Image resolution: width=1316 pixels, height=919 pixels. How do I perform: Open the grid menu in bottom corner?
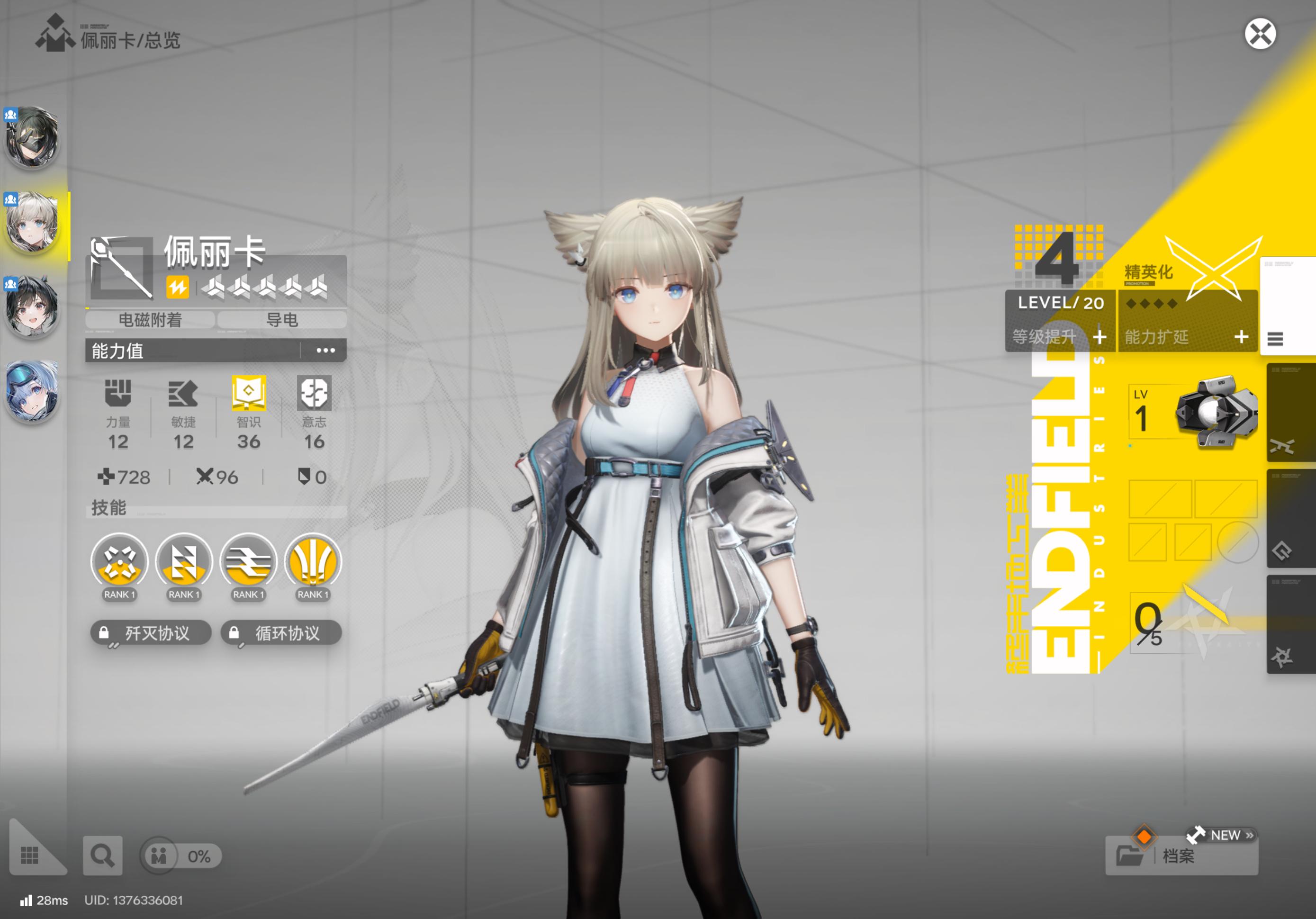point(30,856)
